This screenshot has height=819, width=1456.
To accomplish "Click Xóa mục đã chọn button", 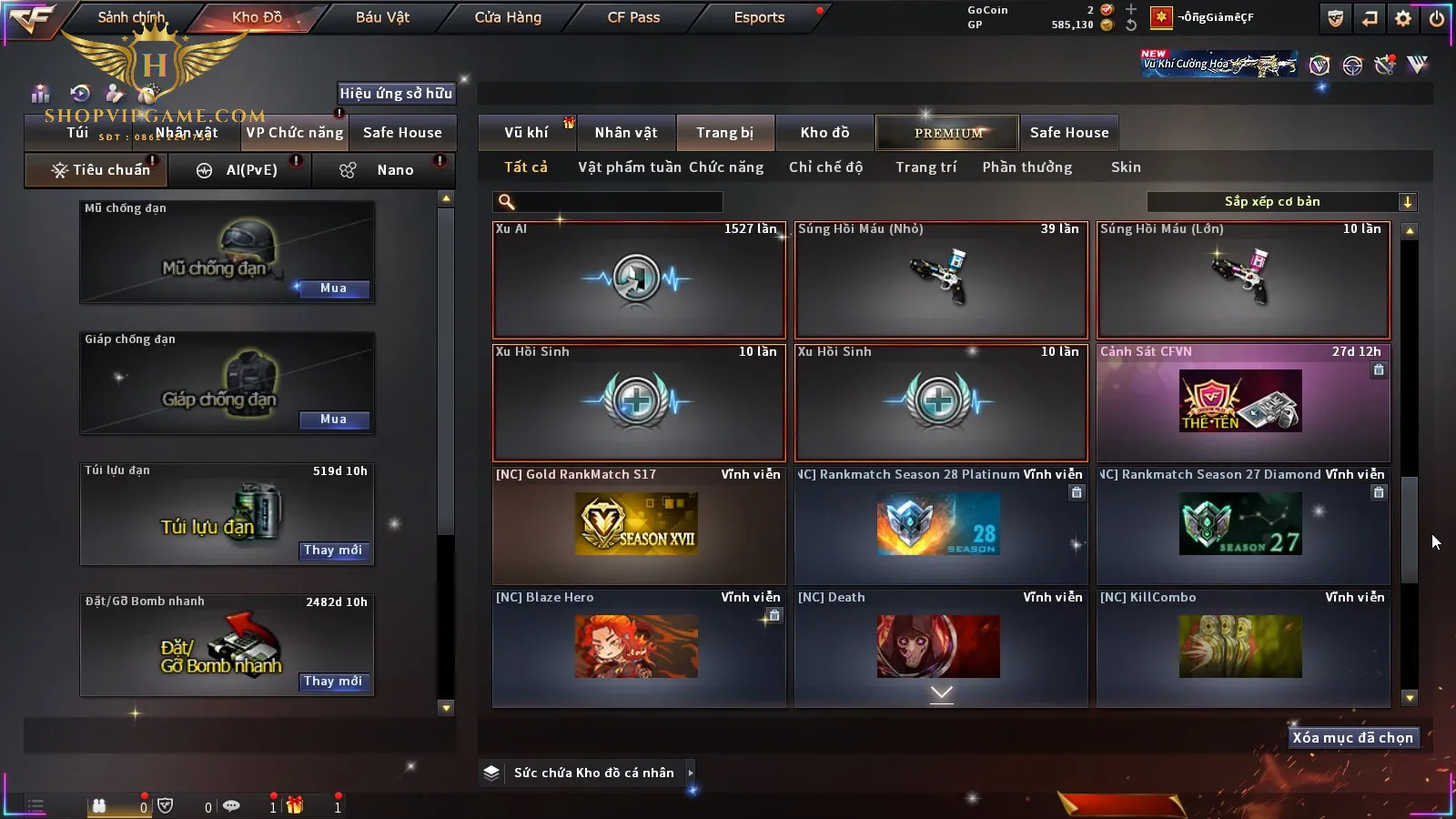I will [x=1352, y=738].
